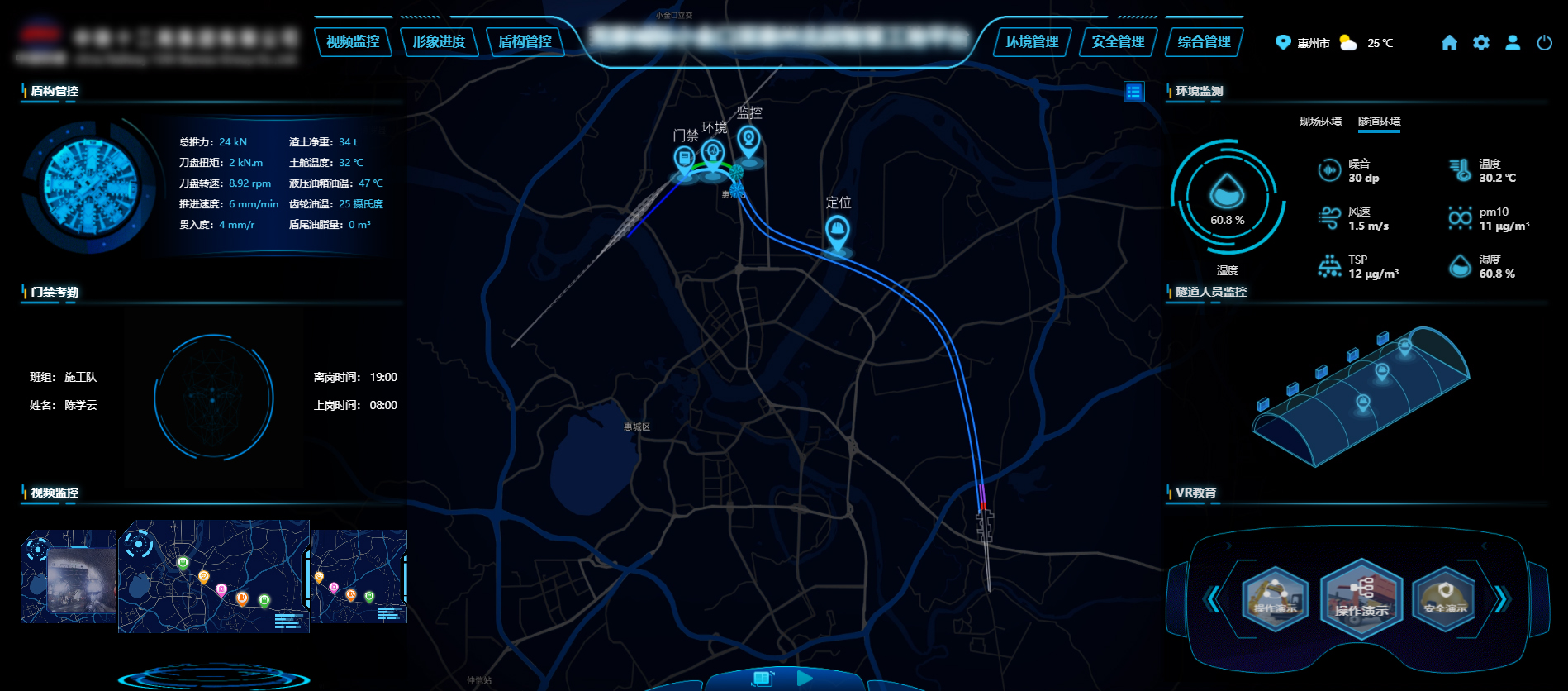Image resolution: width=1568 pixels, height=691 pixels.
Task: Select the 门禁 map marker
Action: [684, 158]
